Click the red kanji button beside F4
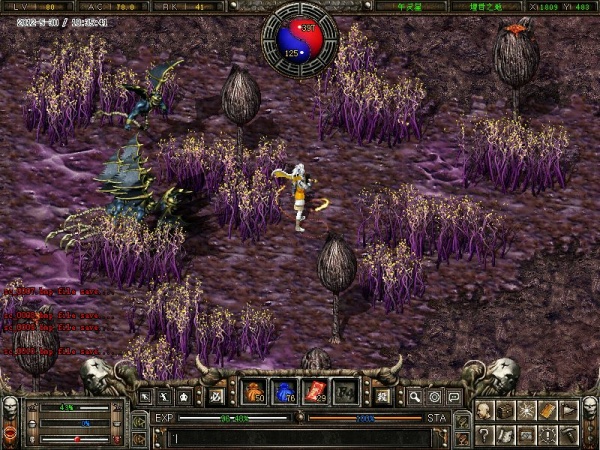The width and height of the screenshot is (600, 450). coord(215,397)
